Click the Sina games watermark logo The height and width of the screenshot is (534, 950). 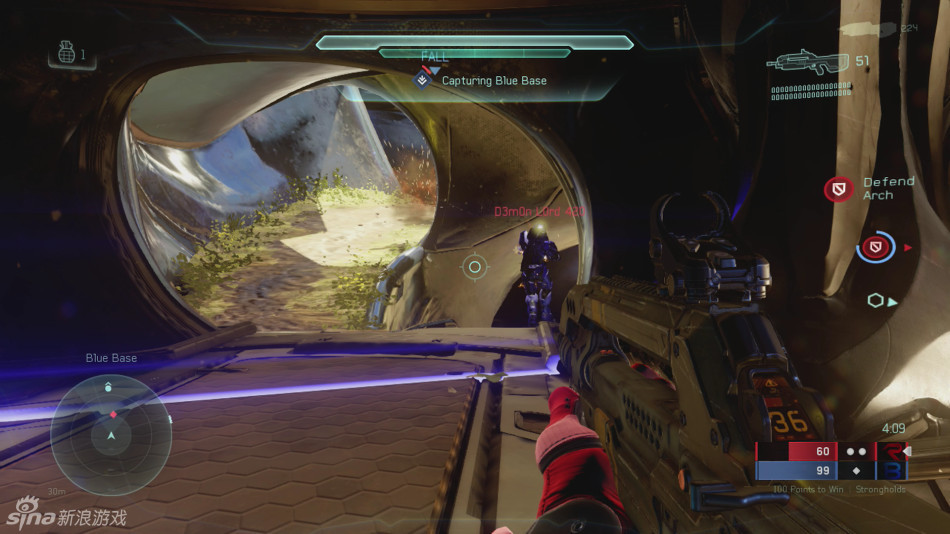(68, 517)
